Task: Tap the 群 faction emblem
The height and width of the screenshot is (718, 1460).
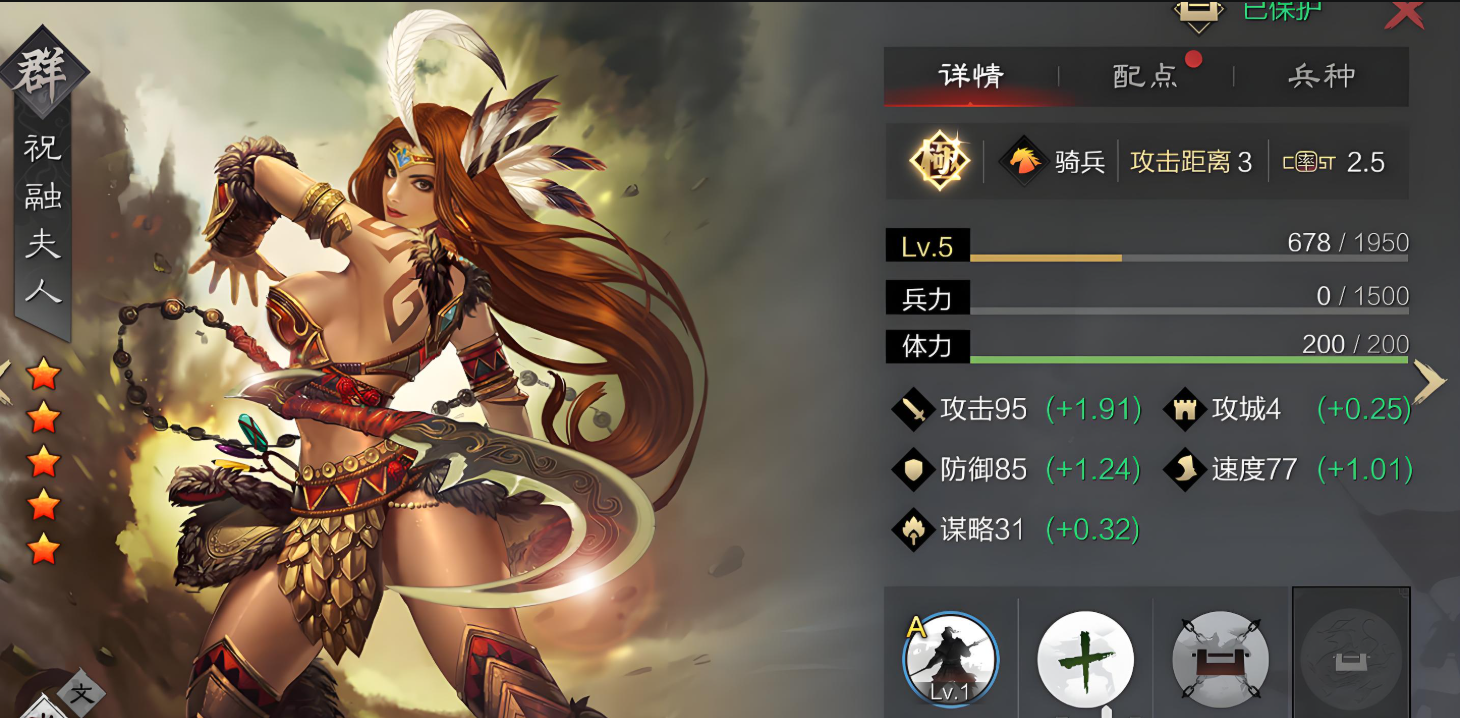Action: tap(44, 71)
